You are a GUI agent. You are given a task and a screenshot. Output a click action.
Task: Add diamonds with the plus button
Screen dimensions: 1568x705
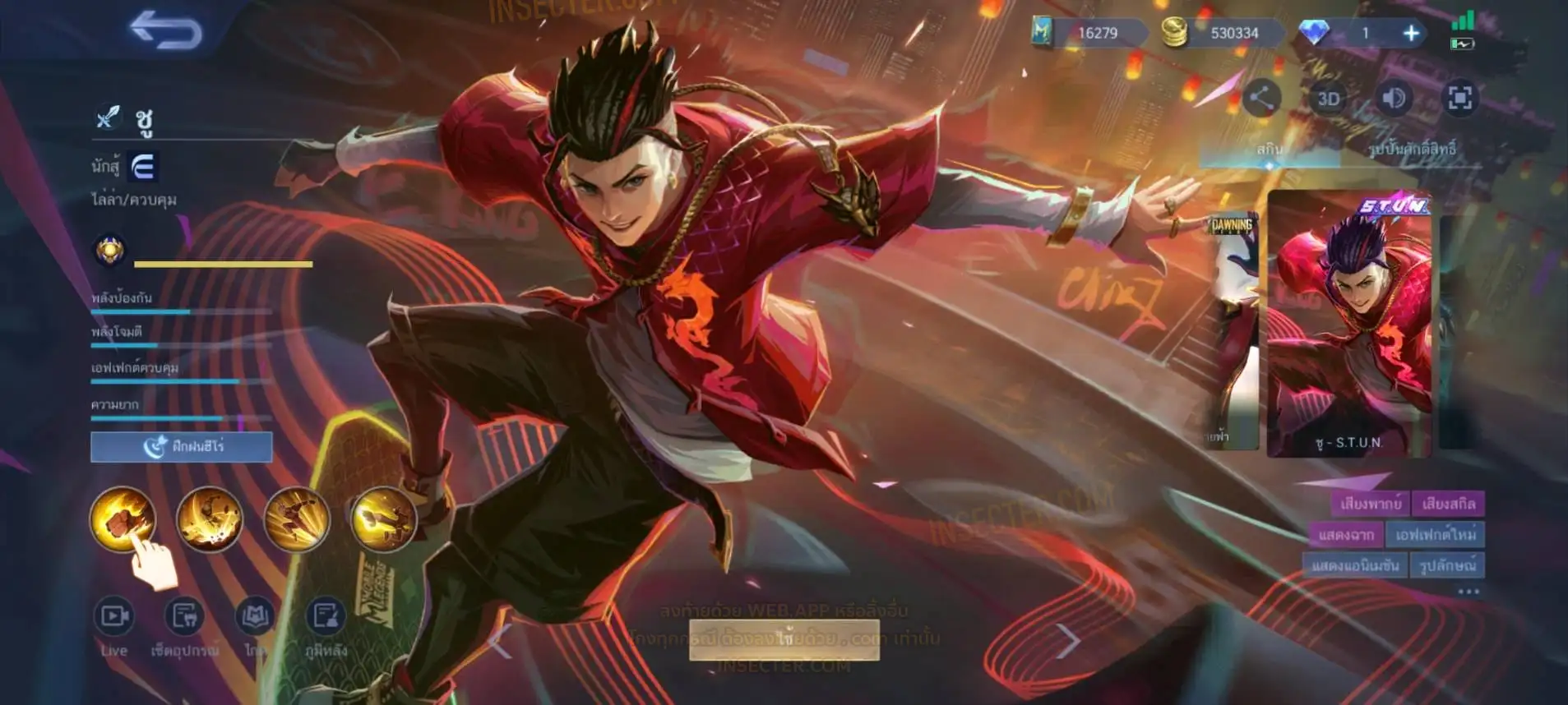(x=1411, y=33)
